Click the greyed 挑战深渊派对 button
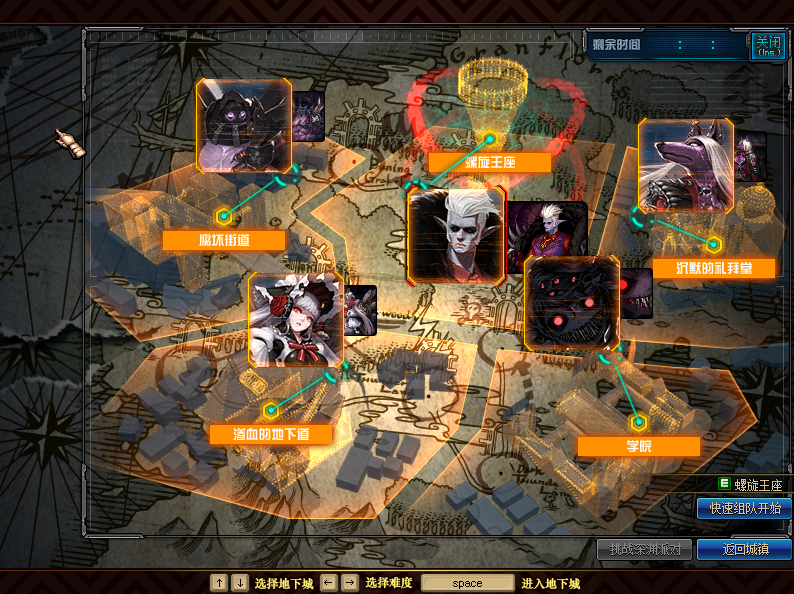Viewport: 794px width, 594px height. point(644,549)
